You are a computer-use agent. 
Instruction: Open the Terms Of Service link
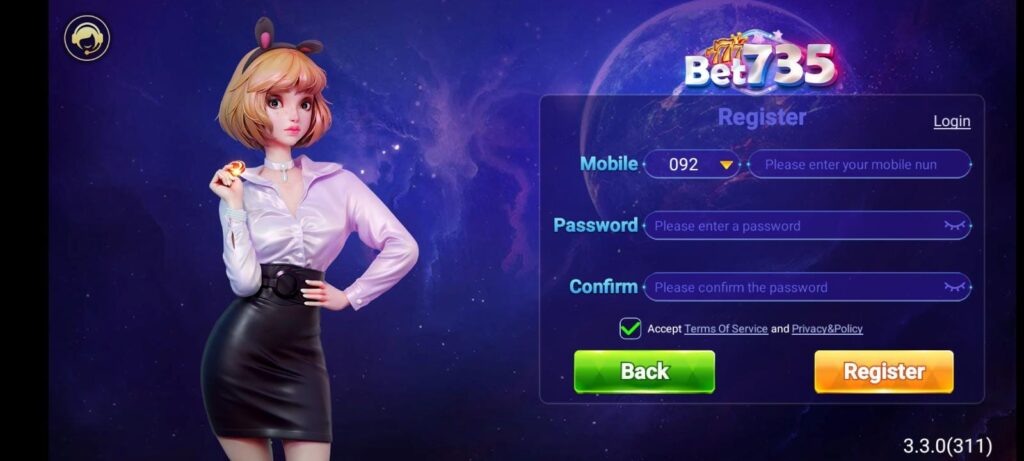(x=726, y=329)
